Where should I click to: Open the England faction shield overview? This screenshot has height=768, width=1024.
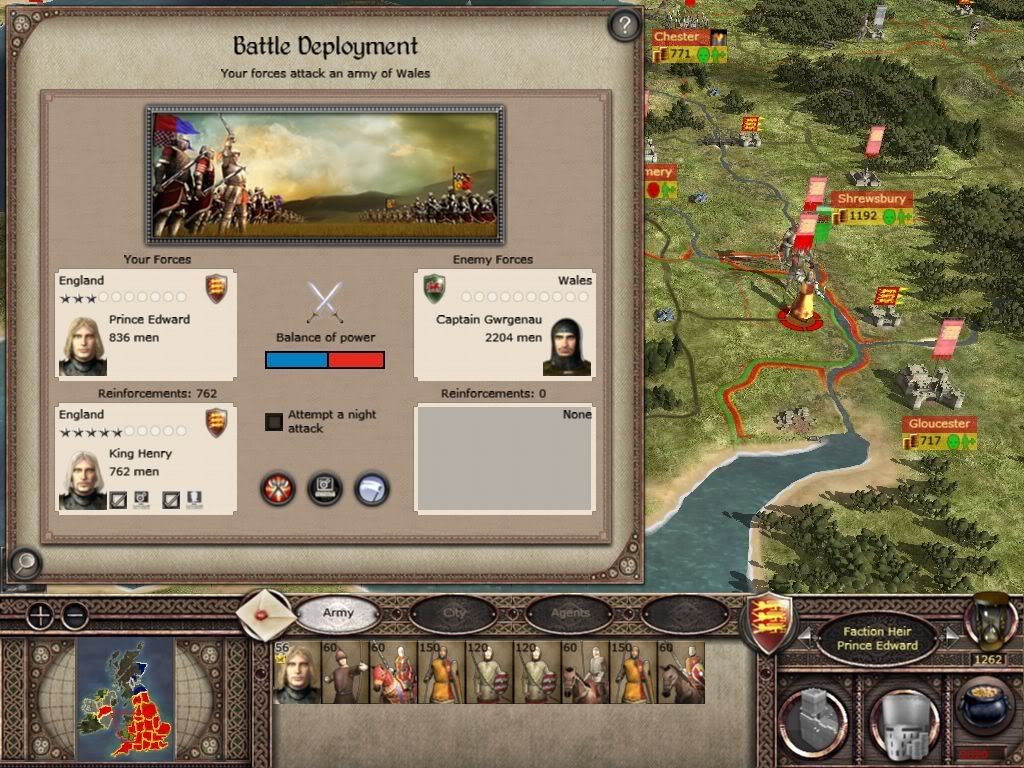769,619
